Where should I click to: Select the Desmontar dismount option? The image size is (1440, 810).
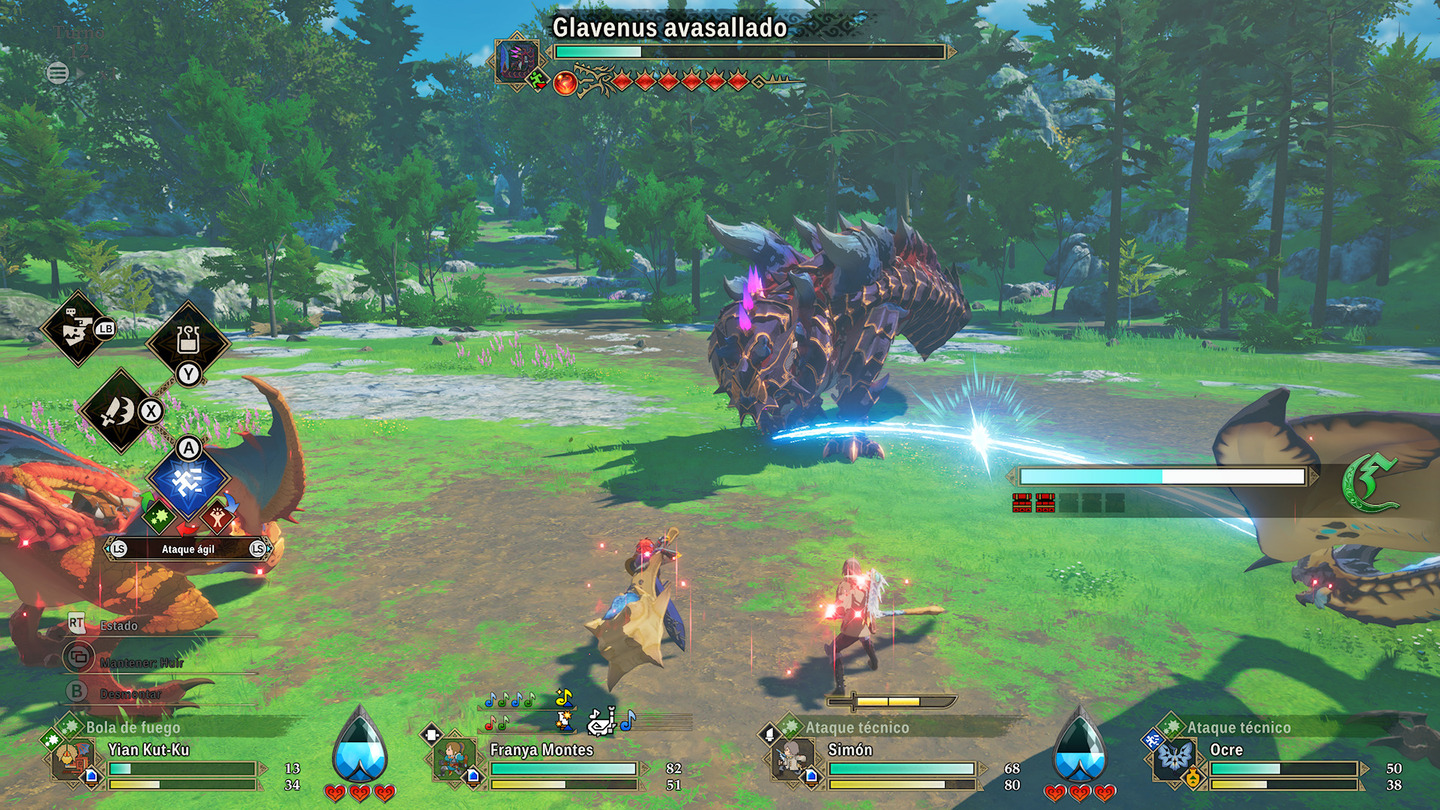click(130, 694)
